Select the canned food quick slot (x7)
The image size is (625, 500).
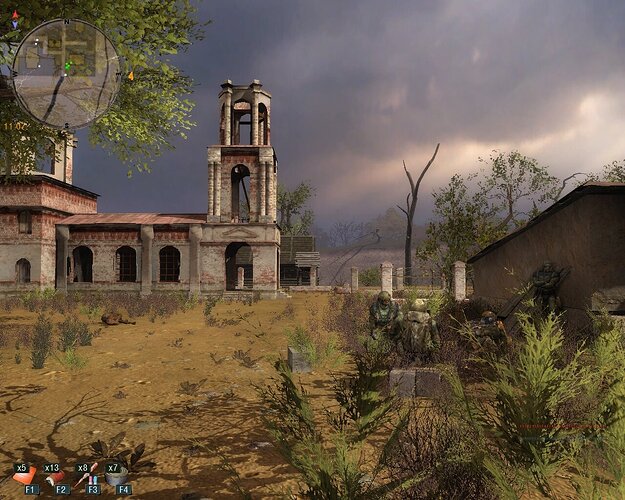(118, 476)
